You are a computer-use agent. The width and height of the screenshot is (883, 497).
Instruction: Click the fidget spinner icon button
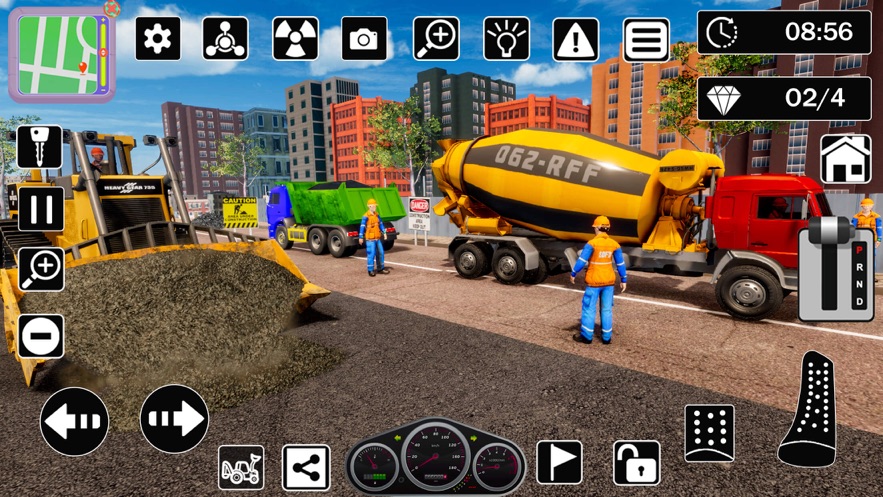click(226, 38)
